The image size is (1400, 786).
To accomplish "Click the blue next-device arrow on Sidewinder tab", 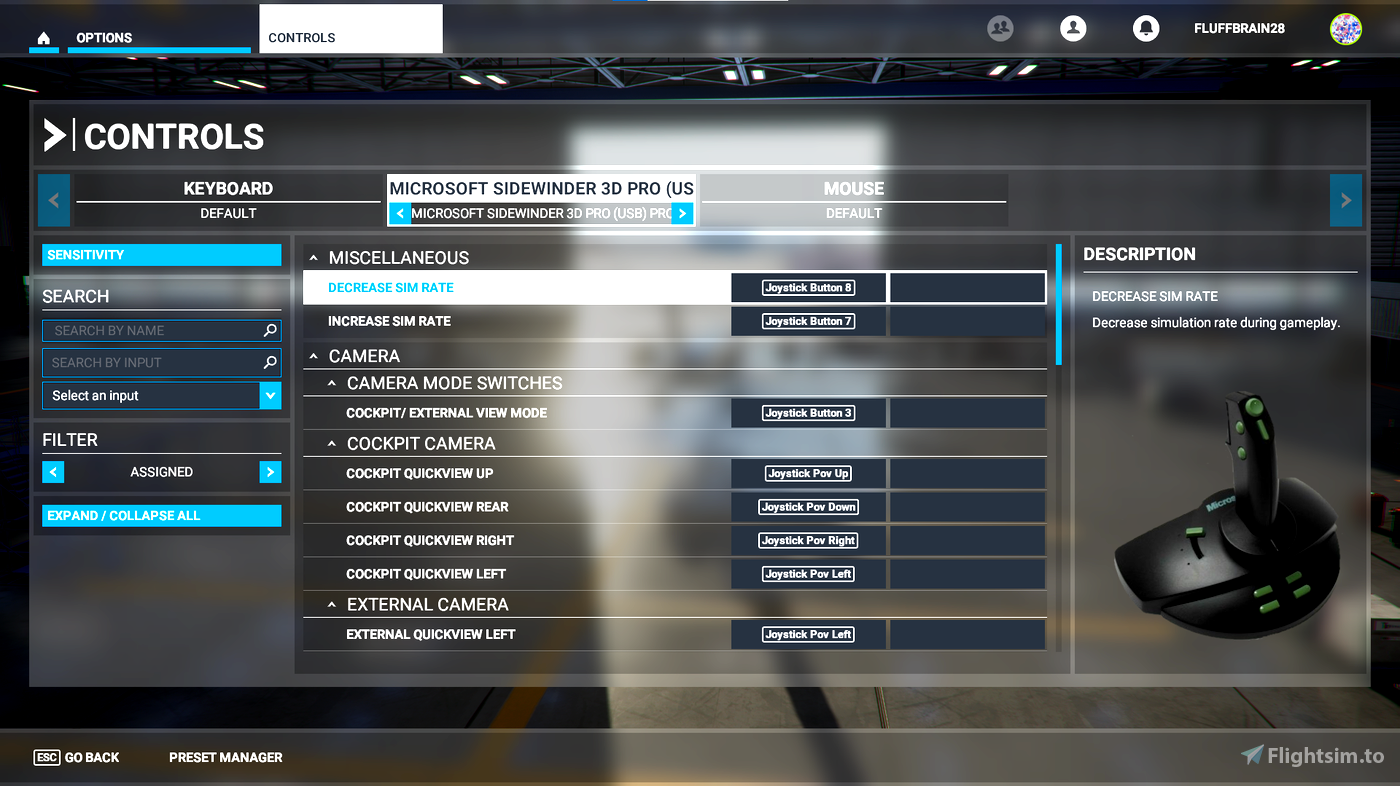I will (x=682, y=213).
